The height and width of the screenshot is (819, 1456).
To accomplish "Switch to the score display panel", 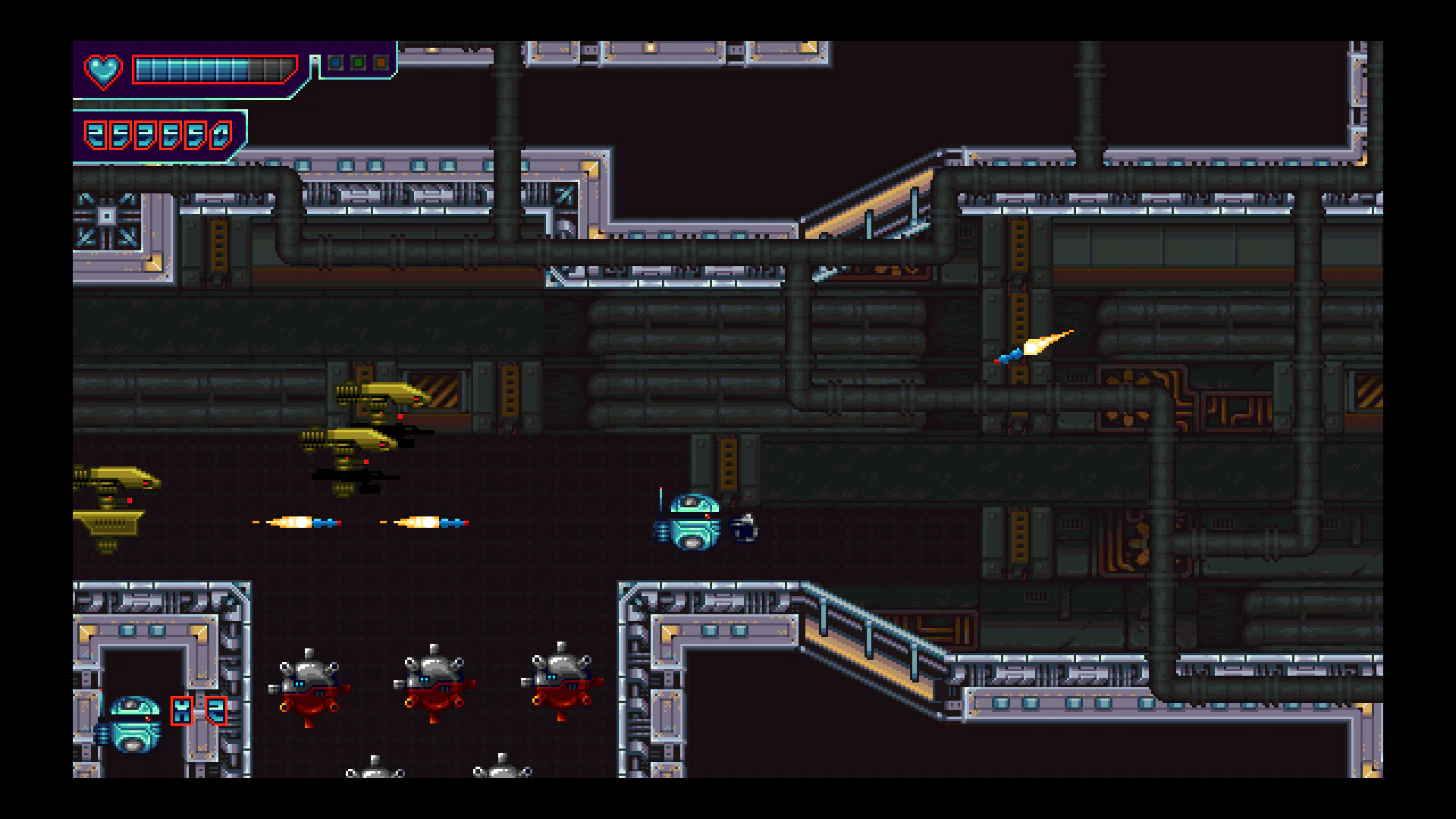I will pyautogui.click(x=159, y=134).
